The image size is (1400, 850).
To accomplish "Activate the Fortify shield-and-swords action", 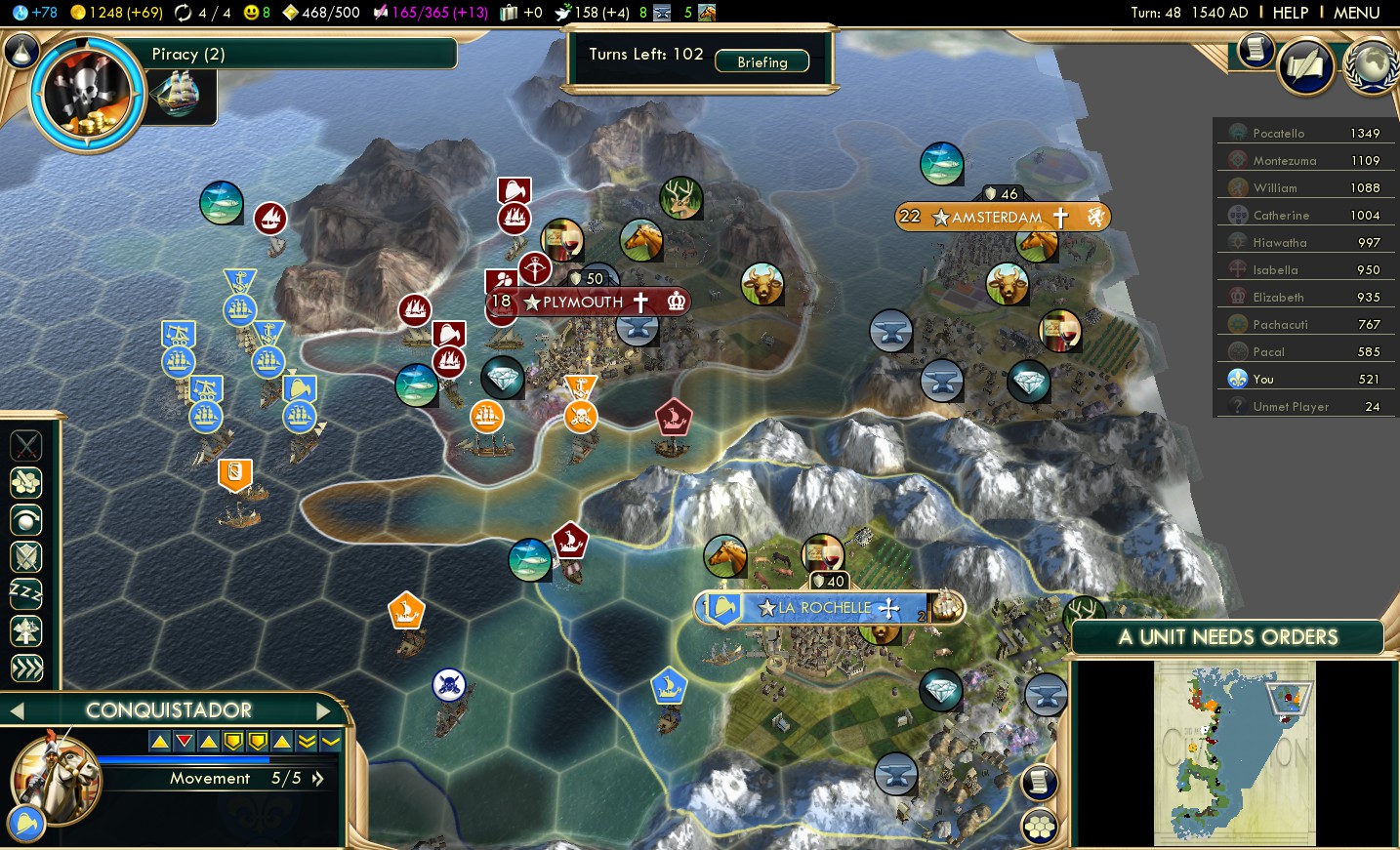I will pyautogui.click(x=26, y=556).
